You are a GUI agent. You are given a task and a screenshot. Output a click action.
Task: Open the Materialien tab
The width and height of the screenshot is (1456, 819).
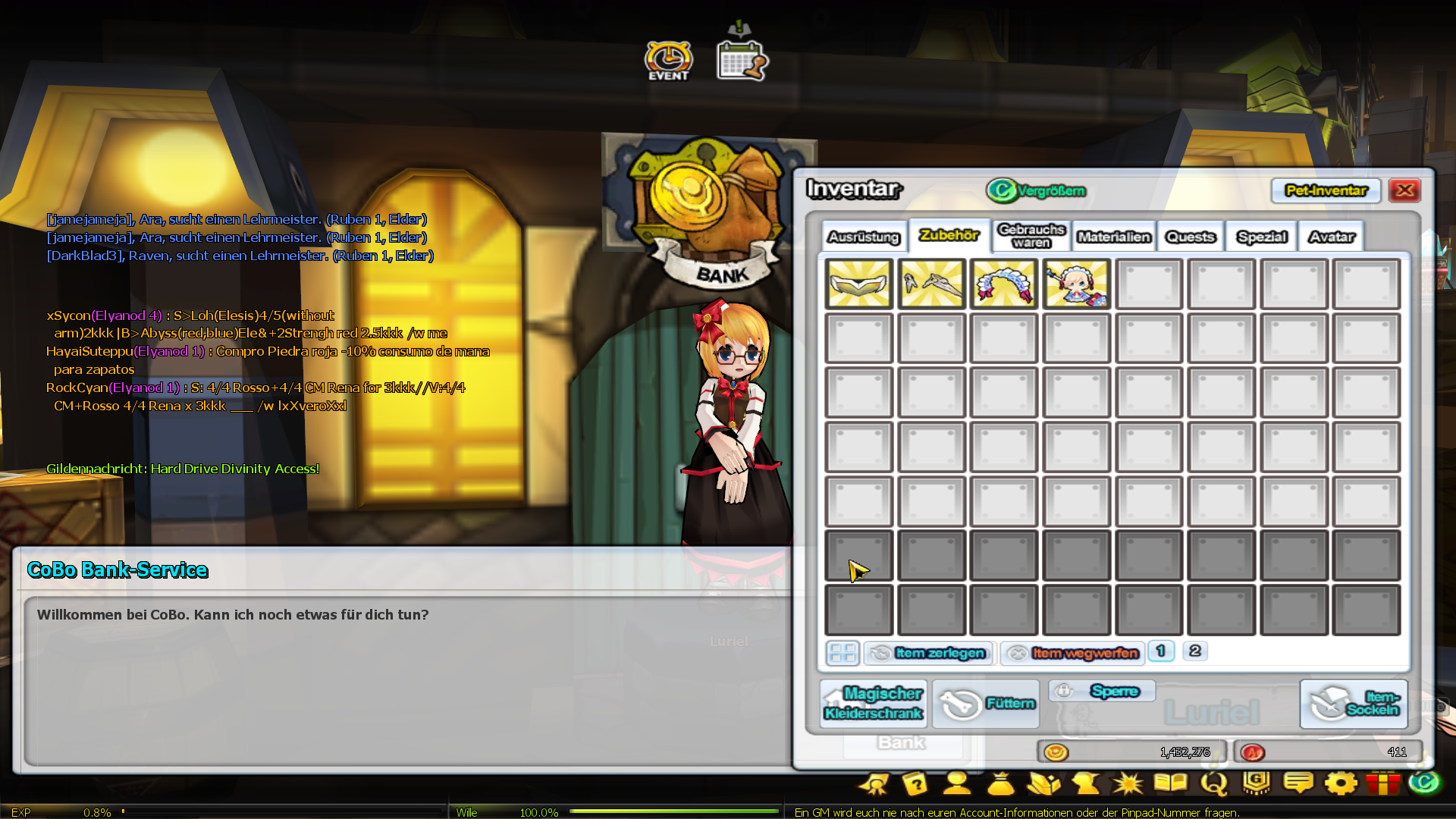[x=1114, y=237]
